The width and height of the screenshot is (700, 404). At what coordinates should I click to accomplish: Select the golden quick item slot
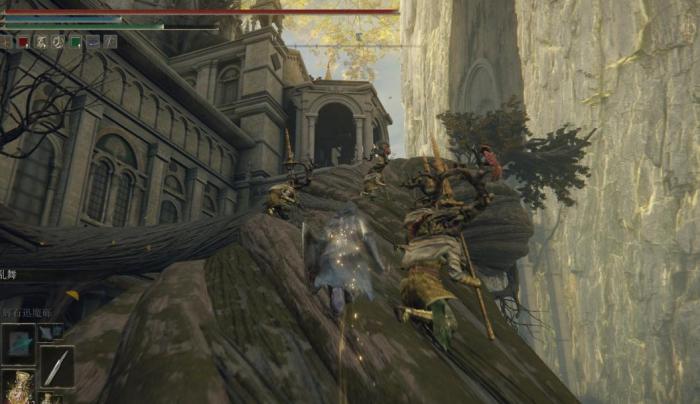(x=18, y=388)
